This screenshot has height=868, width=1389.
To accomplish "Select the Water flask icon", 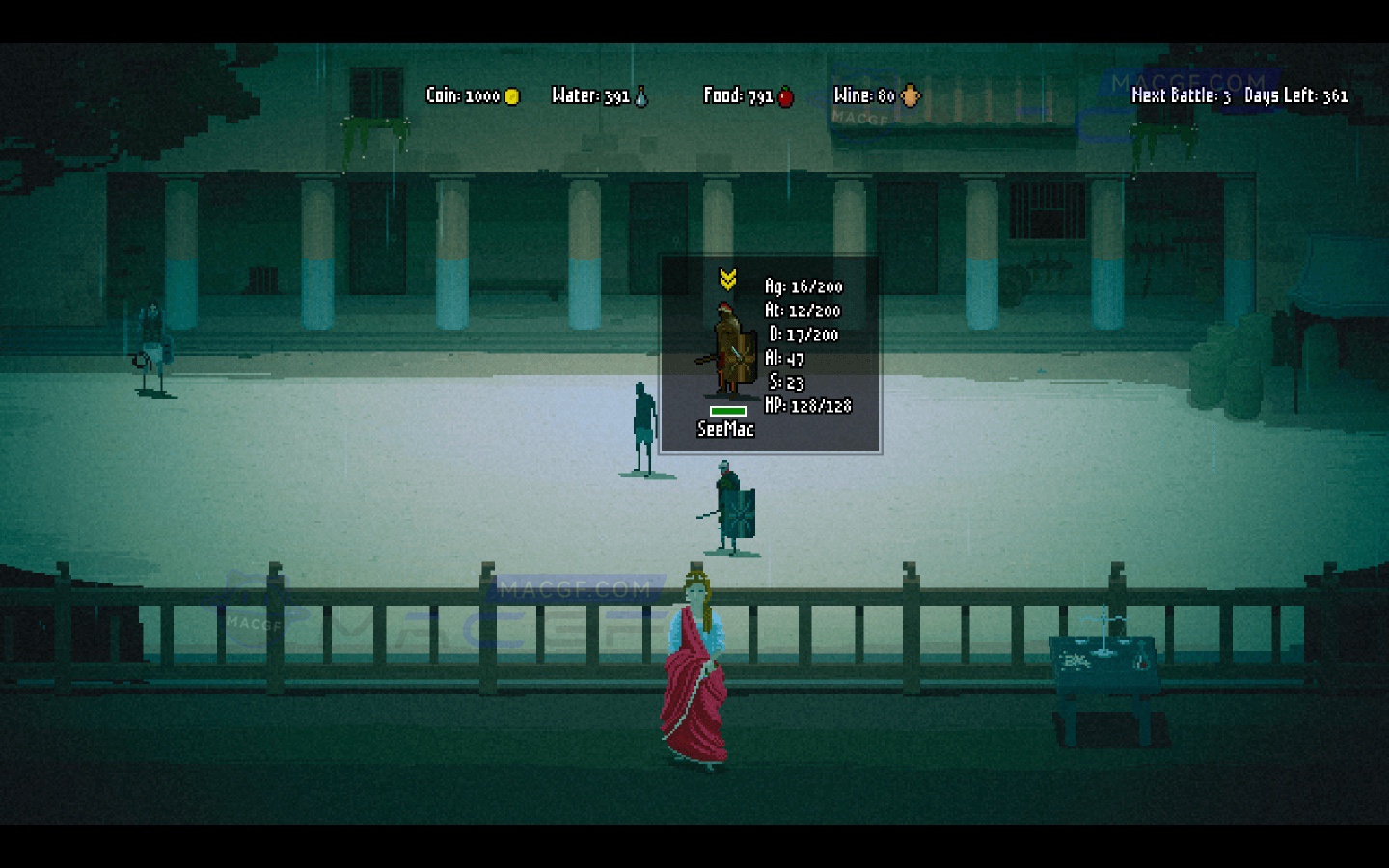I will coord(639,95).
